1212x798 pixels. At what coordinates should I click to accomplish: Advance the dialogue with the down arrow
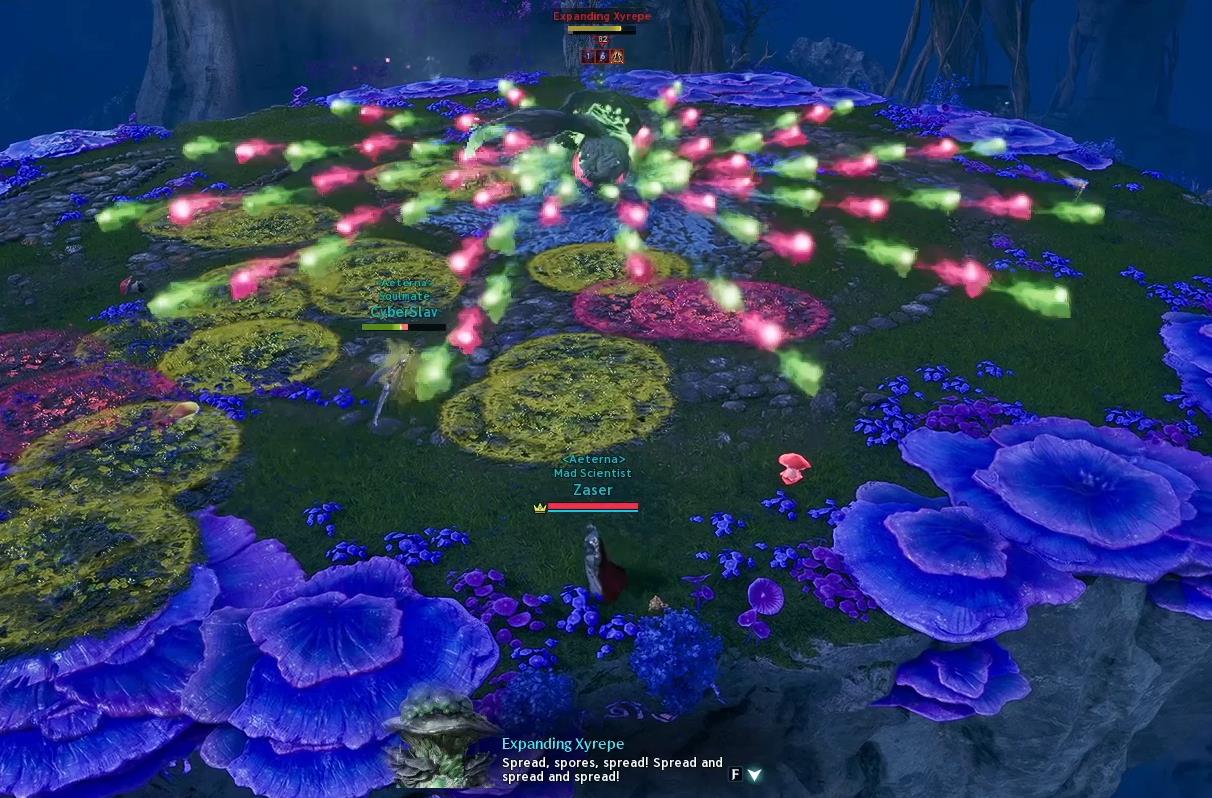click(x=754, y=775)
